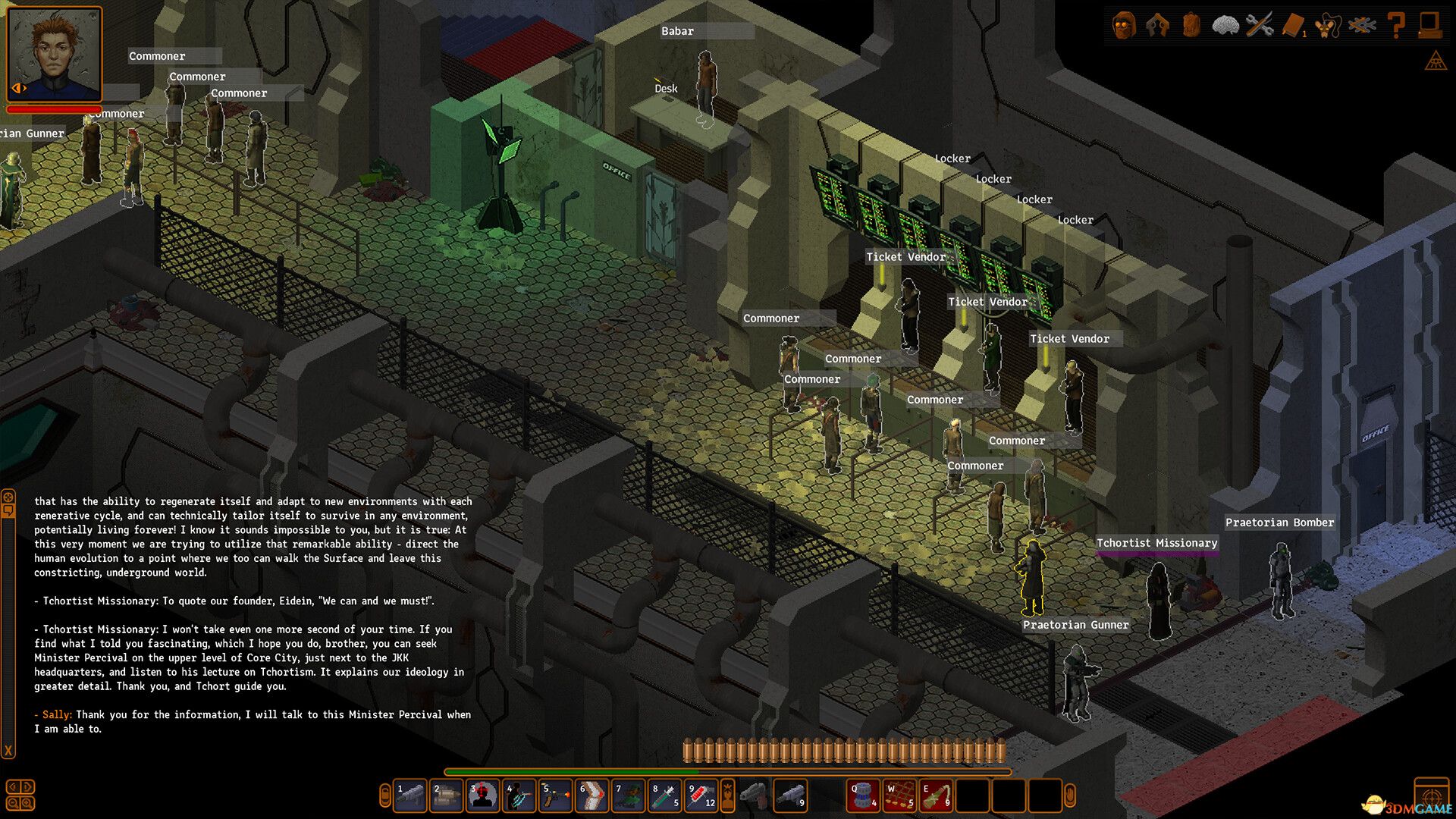Zoom in using the magnifier plus button
The width and height of the screenshot is (1456, 819).
click(x=27, y=803)
